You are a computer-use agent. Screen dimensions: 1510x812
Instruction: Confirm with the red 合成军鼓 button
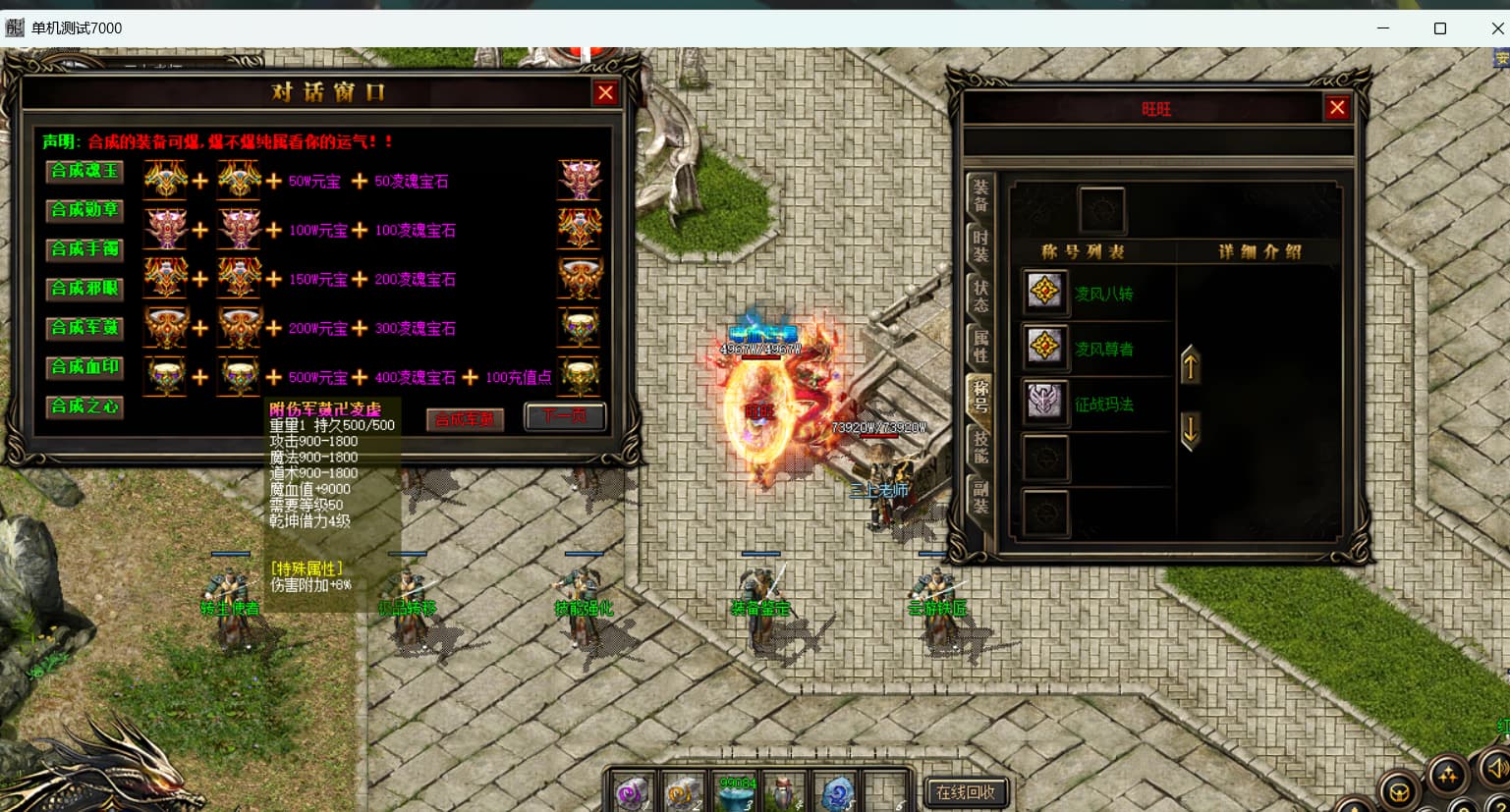coord(465,419)
